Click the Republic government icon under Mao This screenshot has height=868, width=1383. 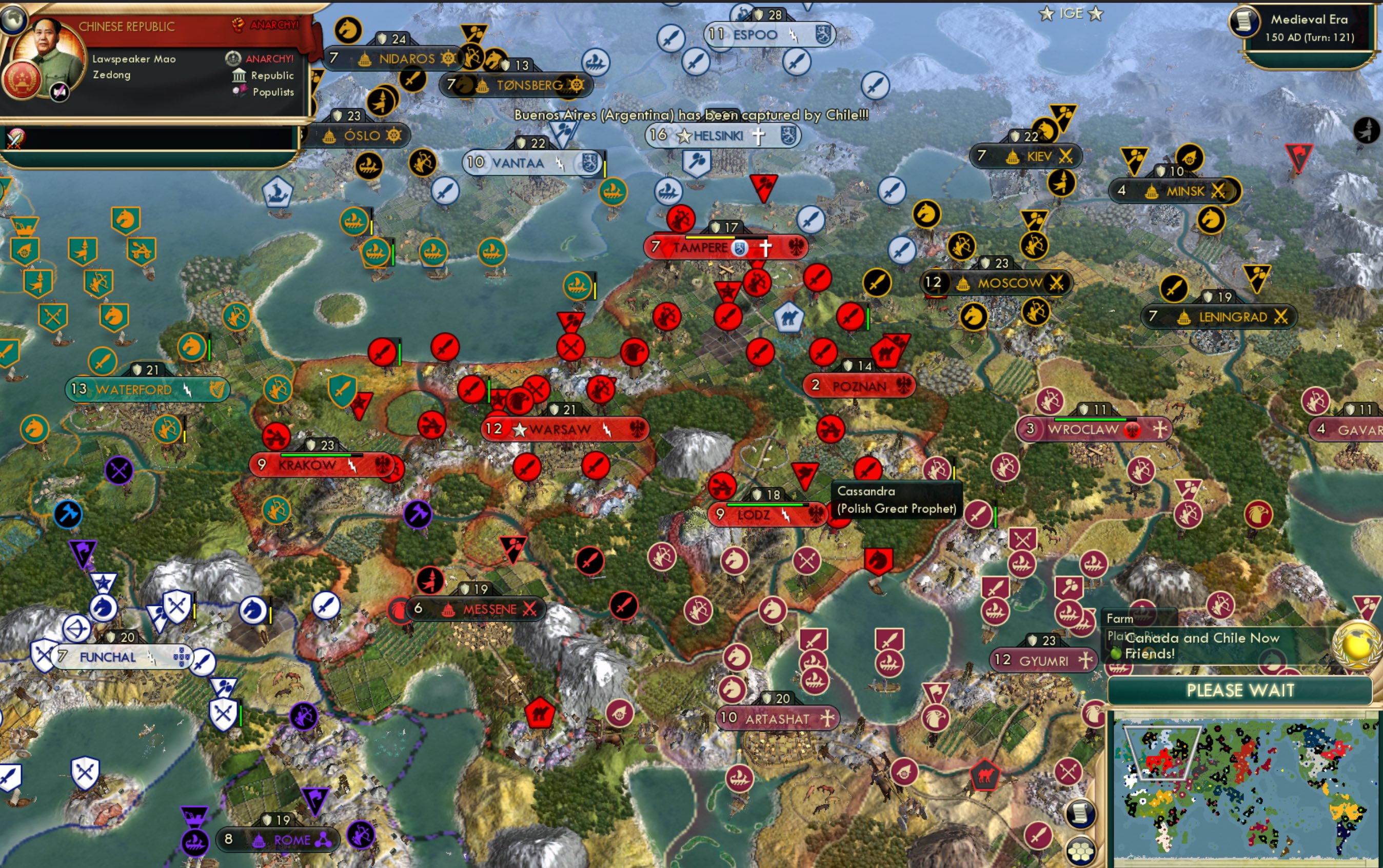(x=239, y=75)
